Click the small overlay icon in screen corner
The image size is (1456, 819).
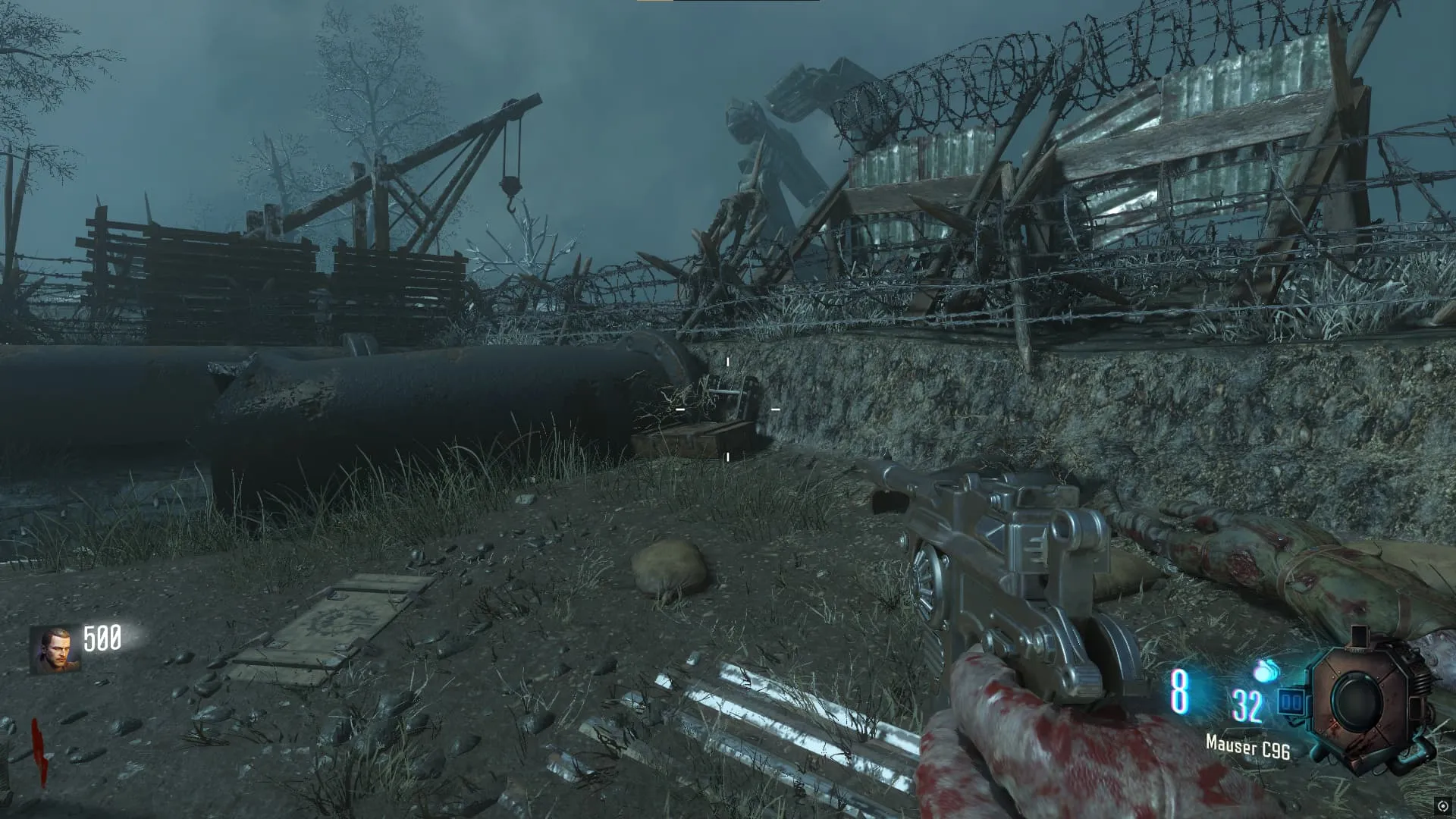pos(1443,806)
